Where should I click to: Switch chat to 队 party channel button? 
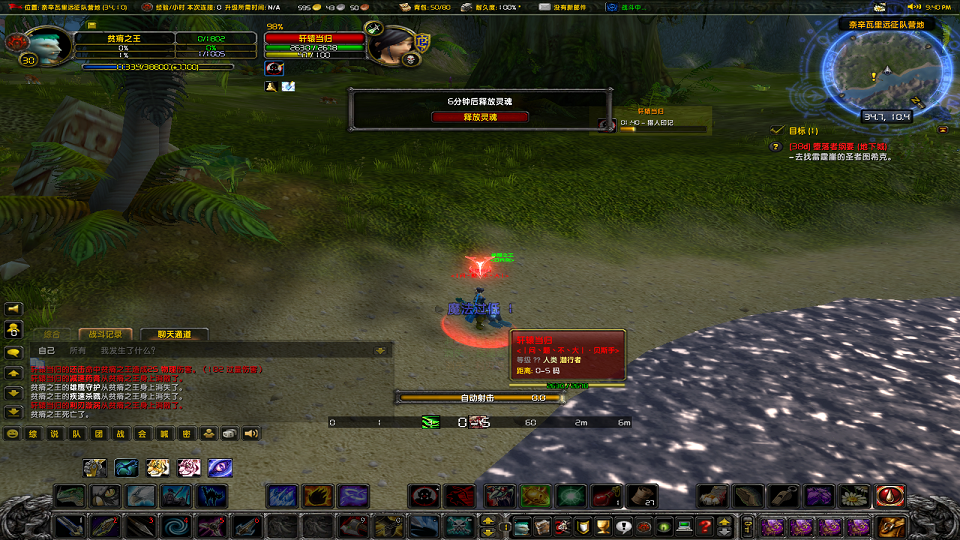click(x=77, y=434)
